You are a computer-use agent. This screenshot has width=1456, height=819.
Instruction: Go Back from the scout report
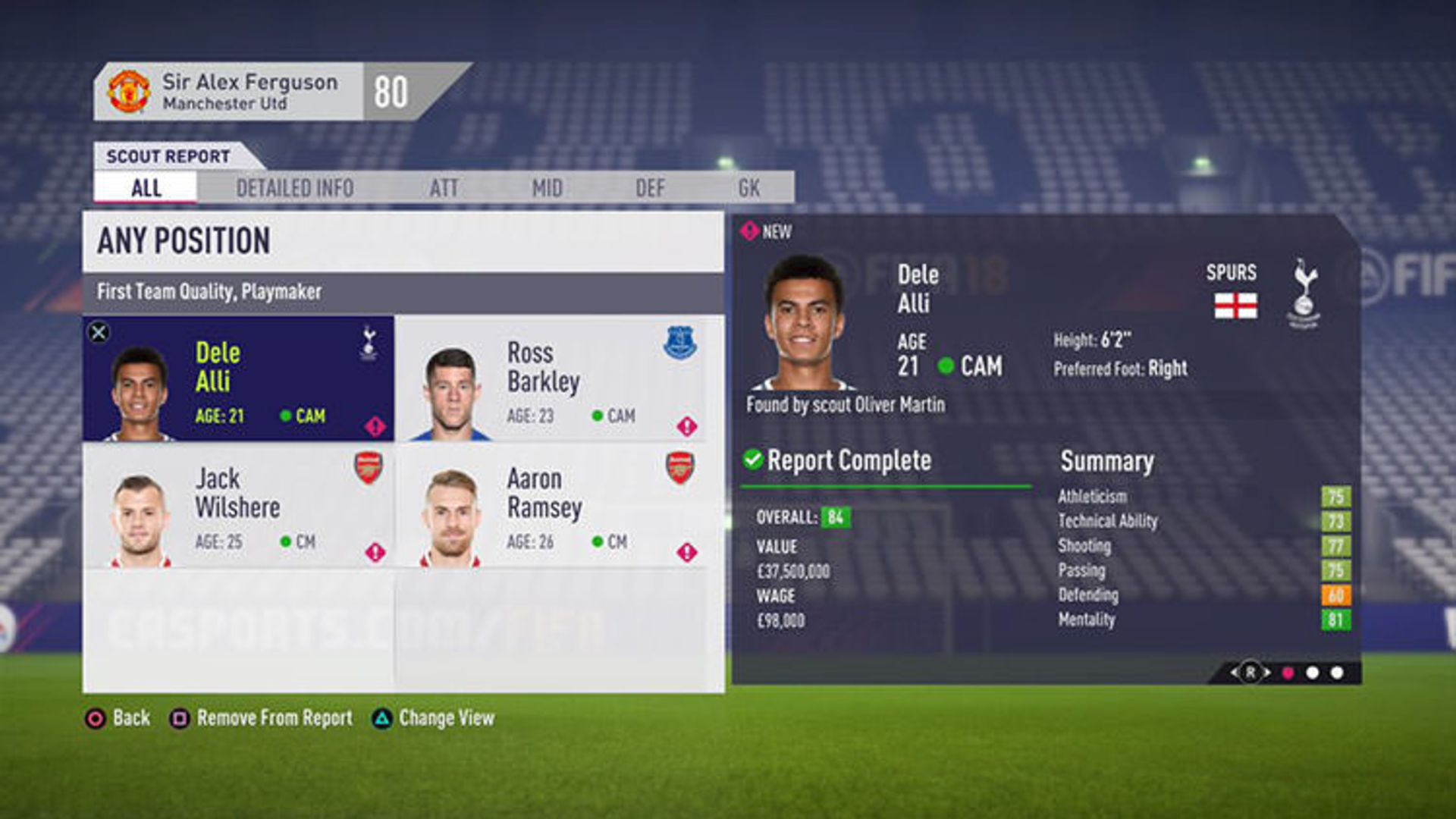118,718
